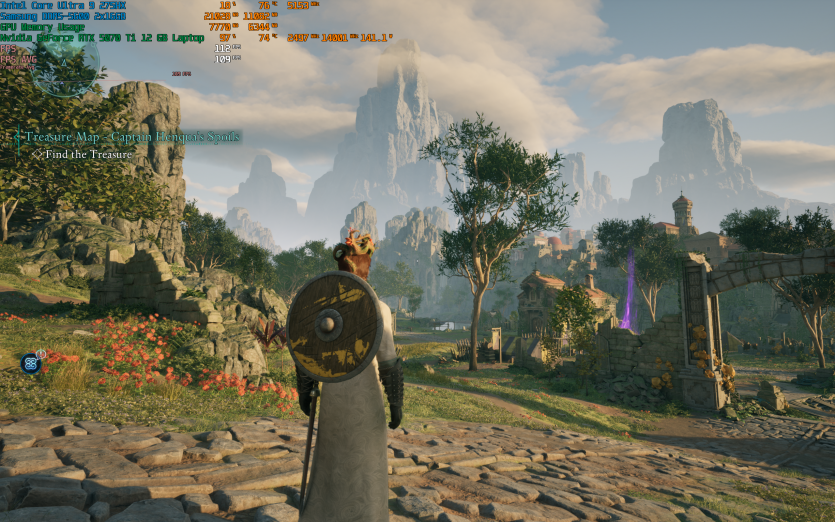The width and height of the screenshot is (835, 522).
Task: Select the Treasure Map - Captain Henqua's Spoils quest
Action: pyautogui.click(x=132, y=137)
